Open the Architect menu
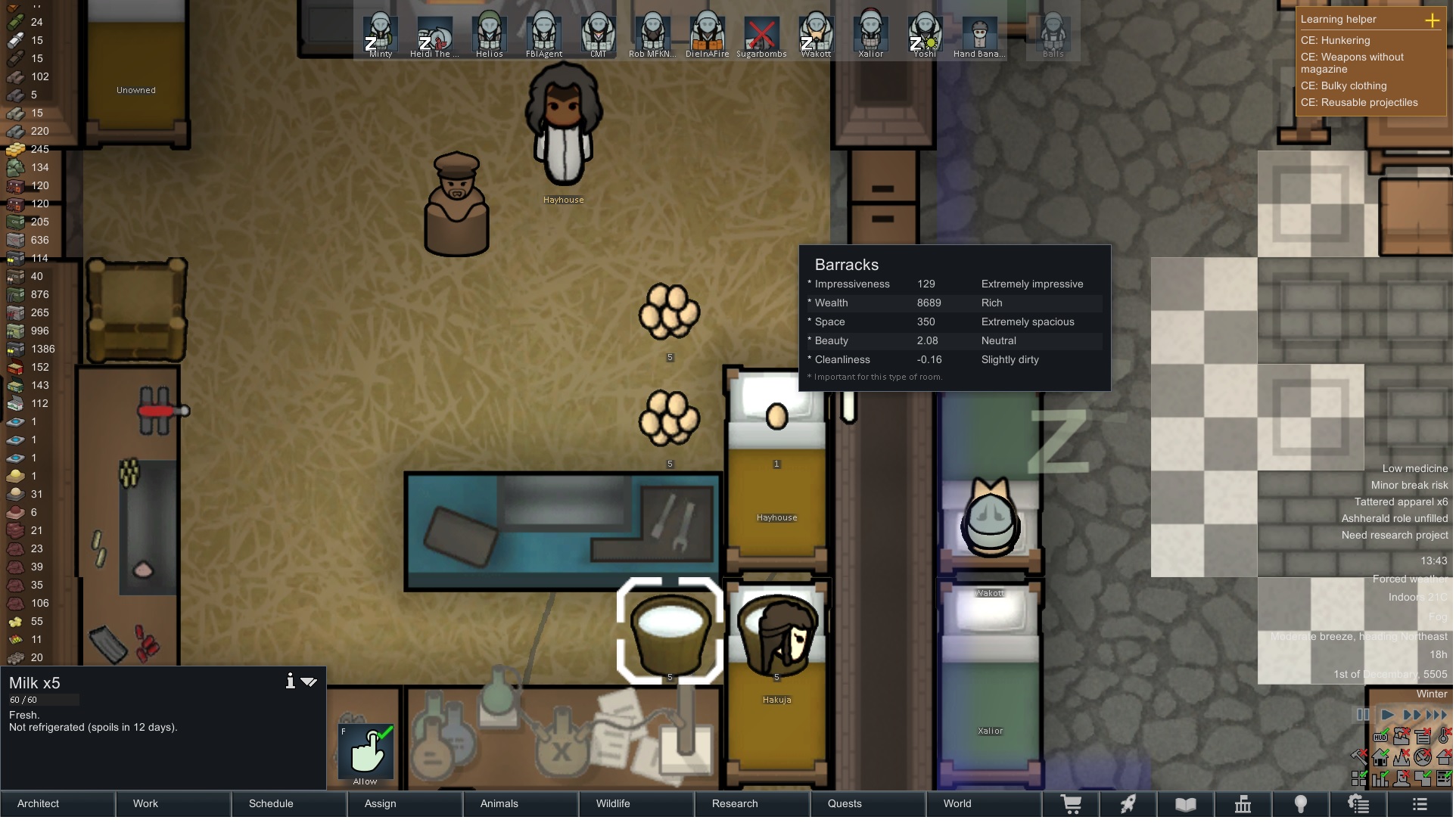Image resolution: width=1456 pixels, height=823 pixels. 38,803
